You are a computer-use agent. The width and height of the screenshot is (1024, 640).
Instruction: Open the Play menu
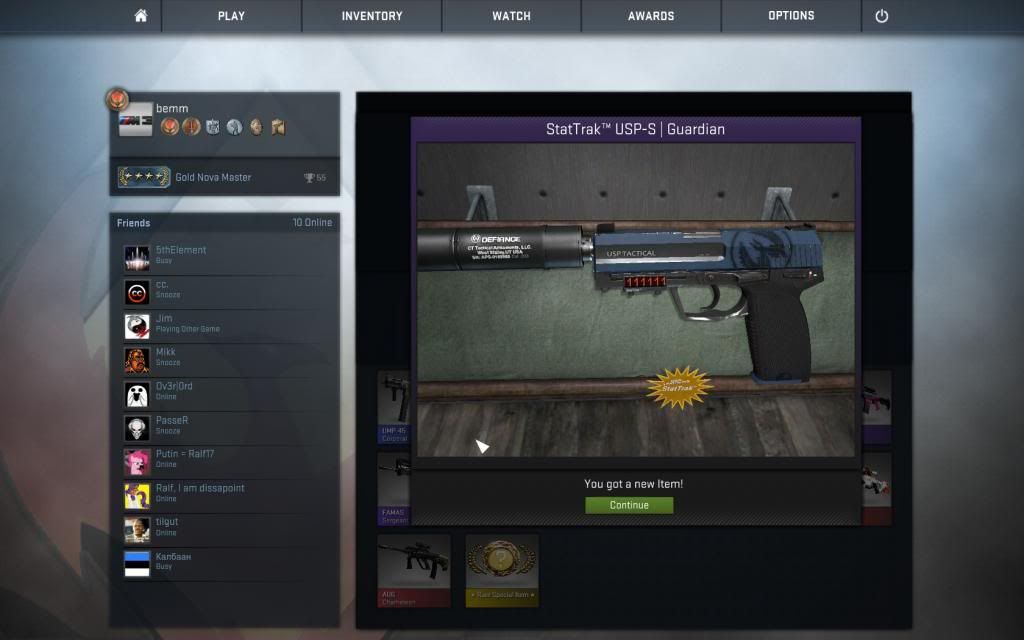point(231,16)
